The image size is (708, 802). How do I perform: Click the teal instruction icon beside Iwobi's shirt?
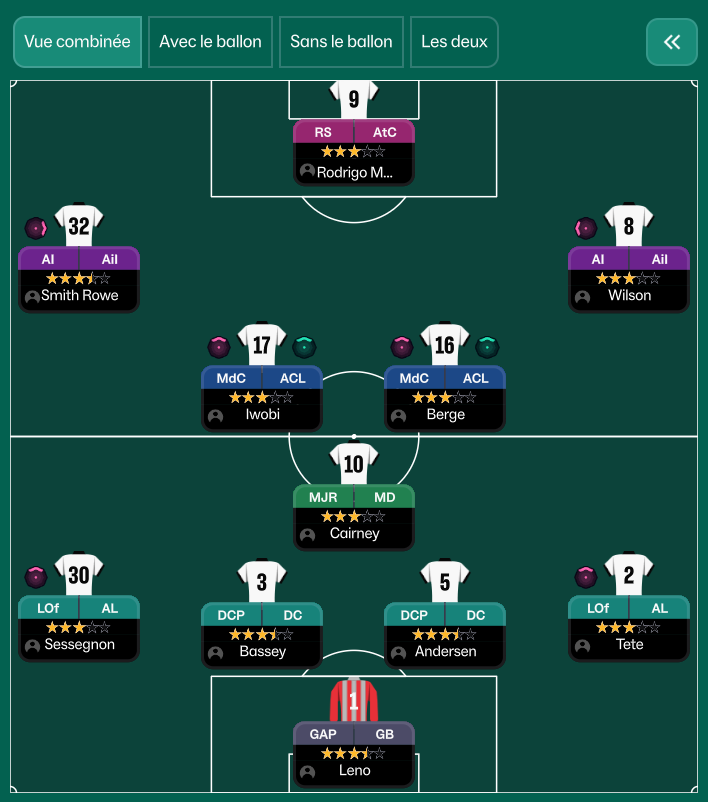[304, 347]
